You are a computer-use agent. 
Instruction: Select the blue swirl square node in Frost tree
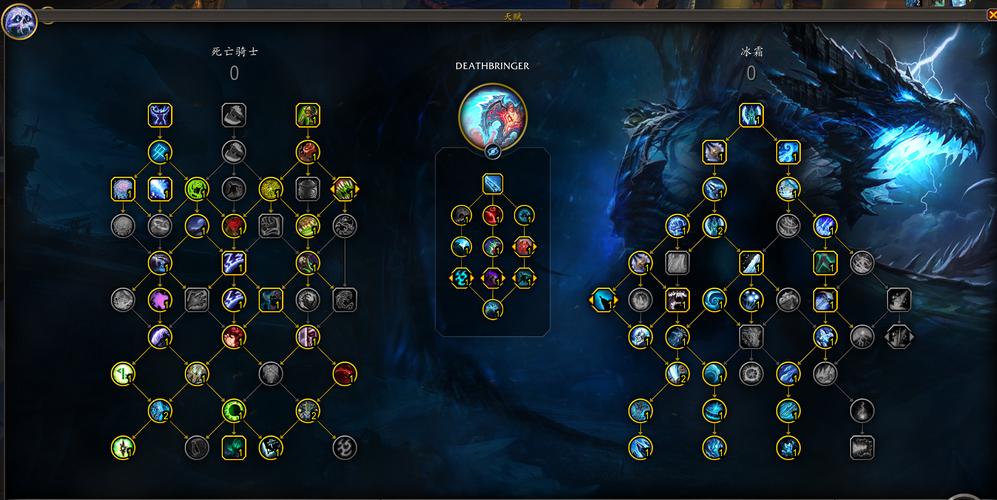[789, 151]
